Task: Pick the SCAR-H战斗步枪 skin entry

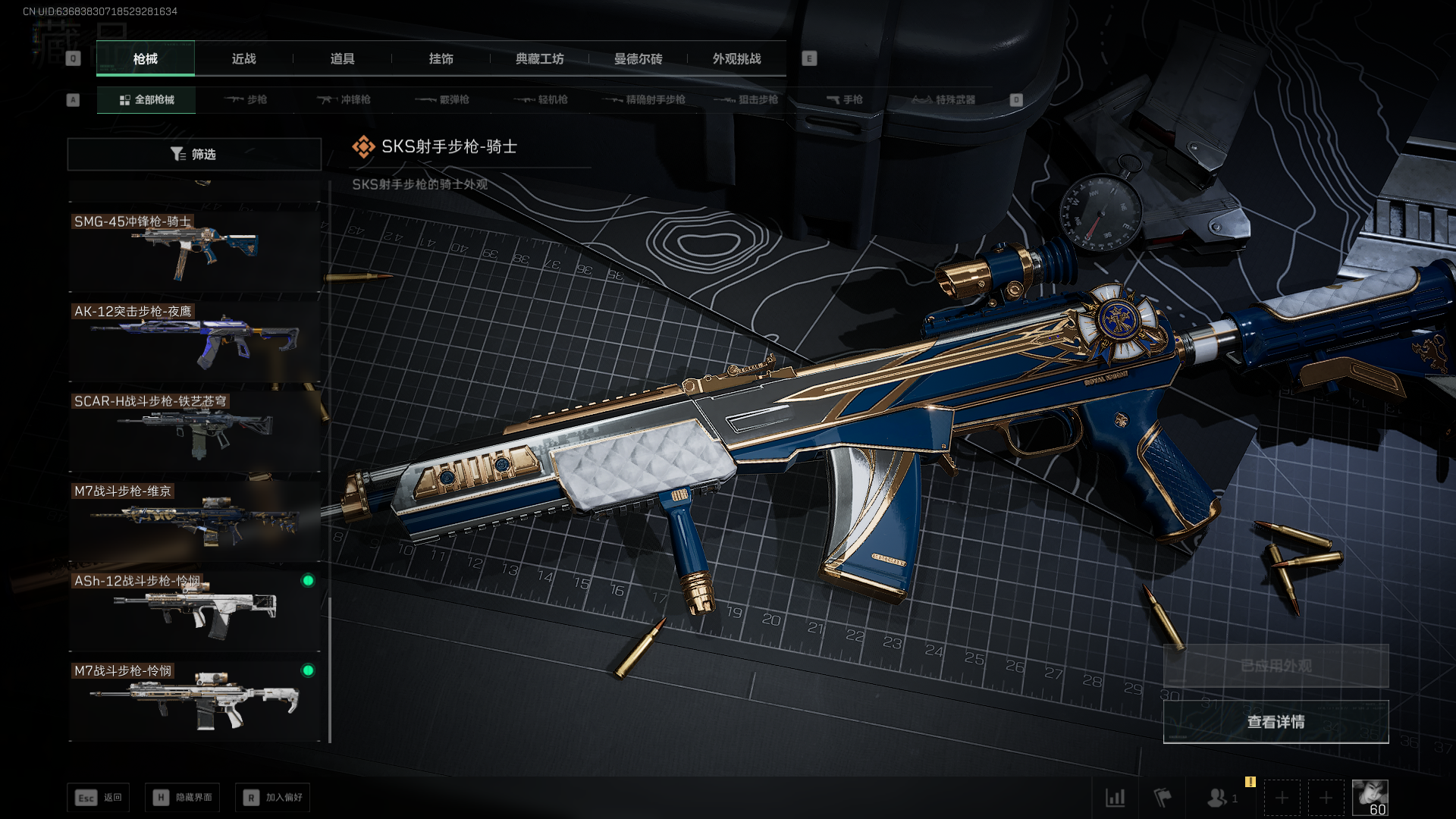Action: click(194, 431)
